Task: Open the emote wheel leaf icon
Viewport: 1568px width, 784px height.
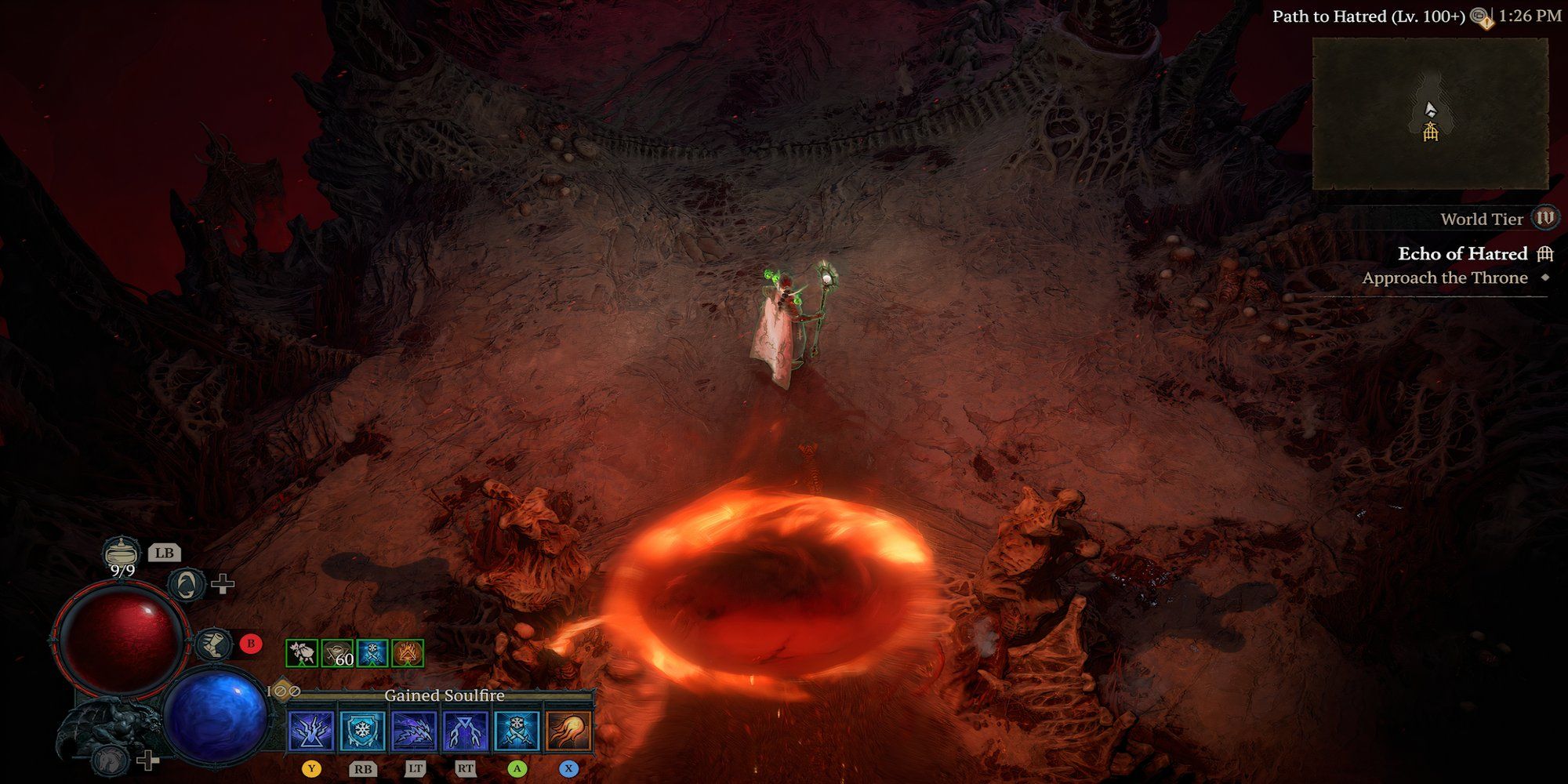Action: tap(187, 584)
